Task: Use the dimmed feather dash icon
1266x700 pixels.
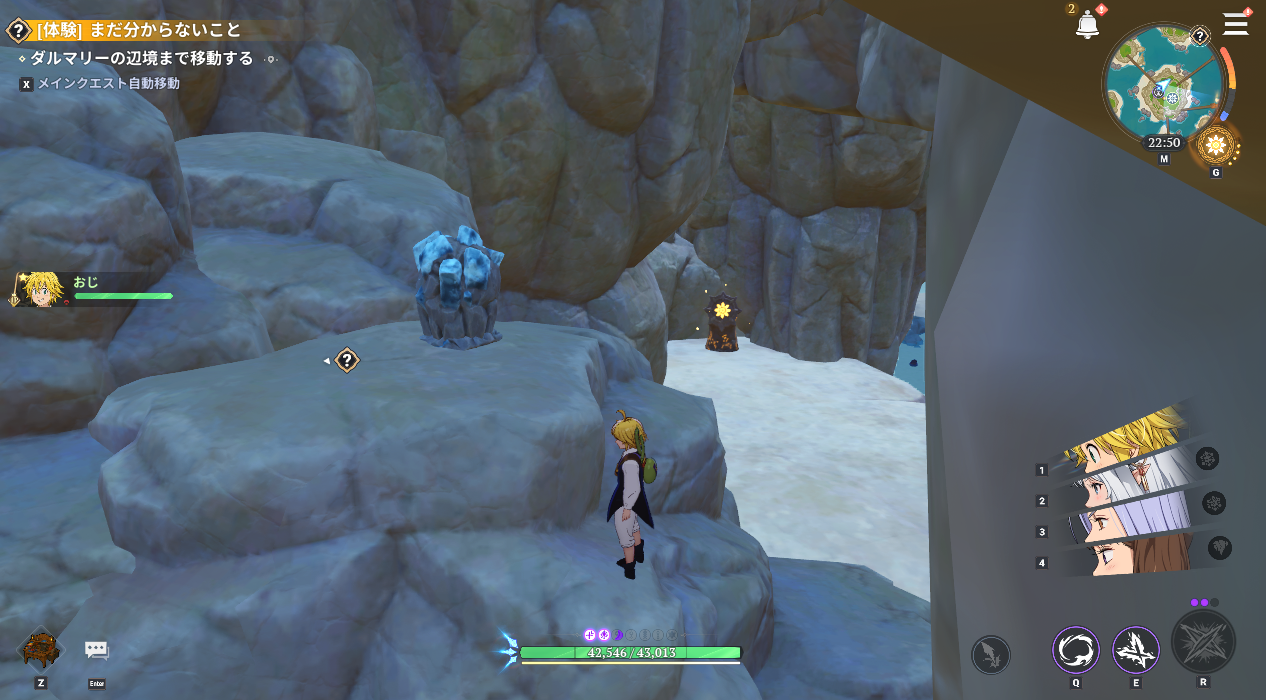Action: click(x=990, y=655)
